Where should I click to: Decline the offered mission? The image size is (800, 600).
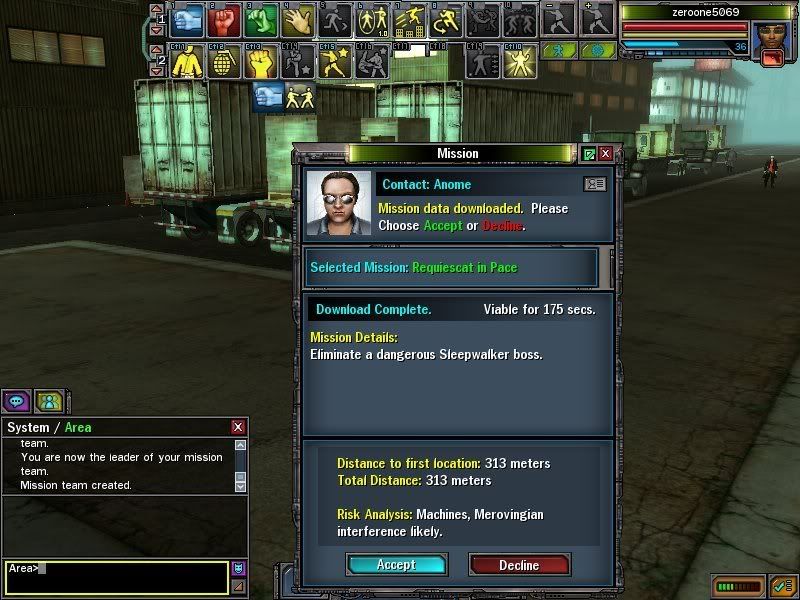(x=519, y=565)
